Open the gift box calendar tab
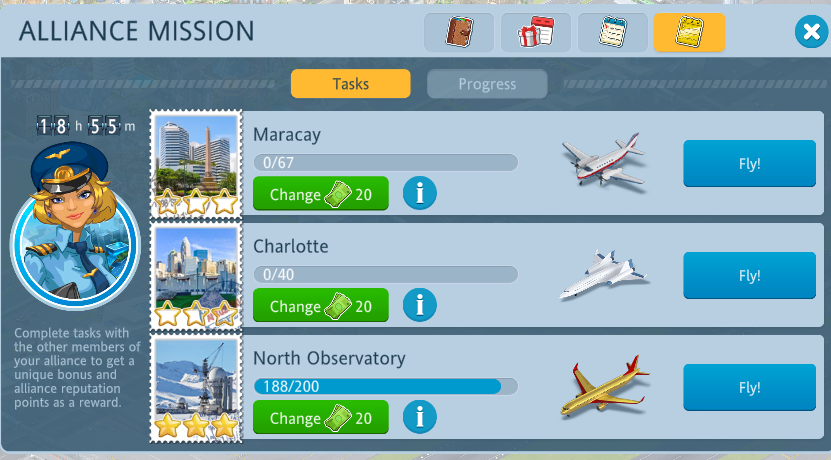This screenshot has height=460, width=831. point(535,32)
